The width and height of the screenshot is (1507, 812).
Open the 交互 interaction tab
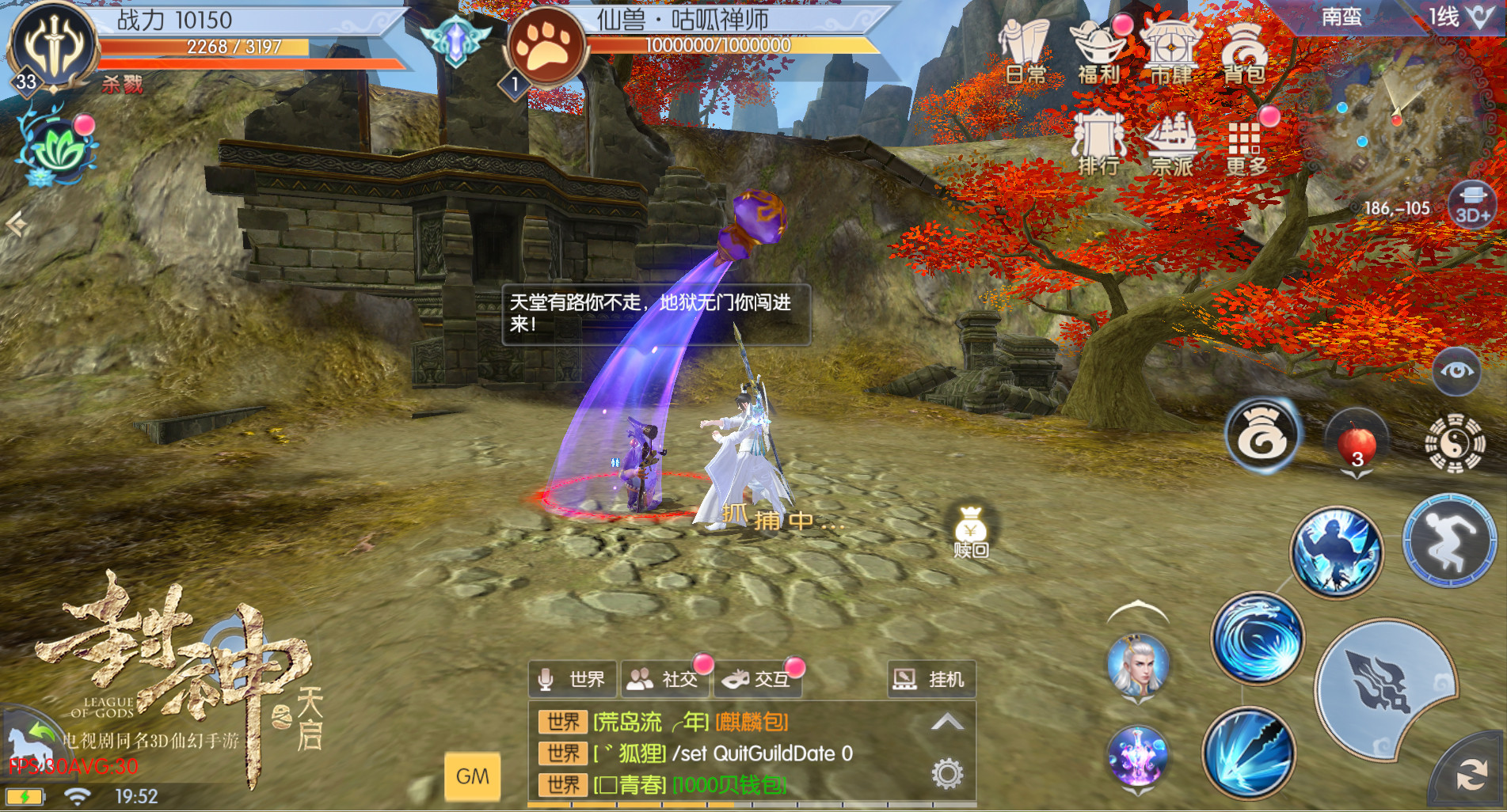pos(759,679)
